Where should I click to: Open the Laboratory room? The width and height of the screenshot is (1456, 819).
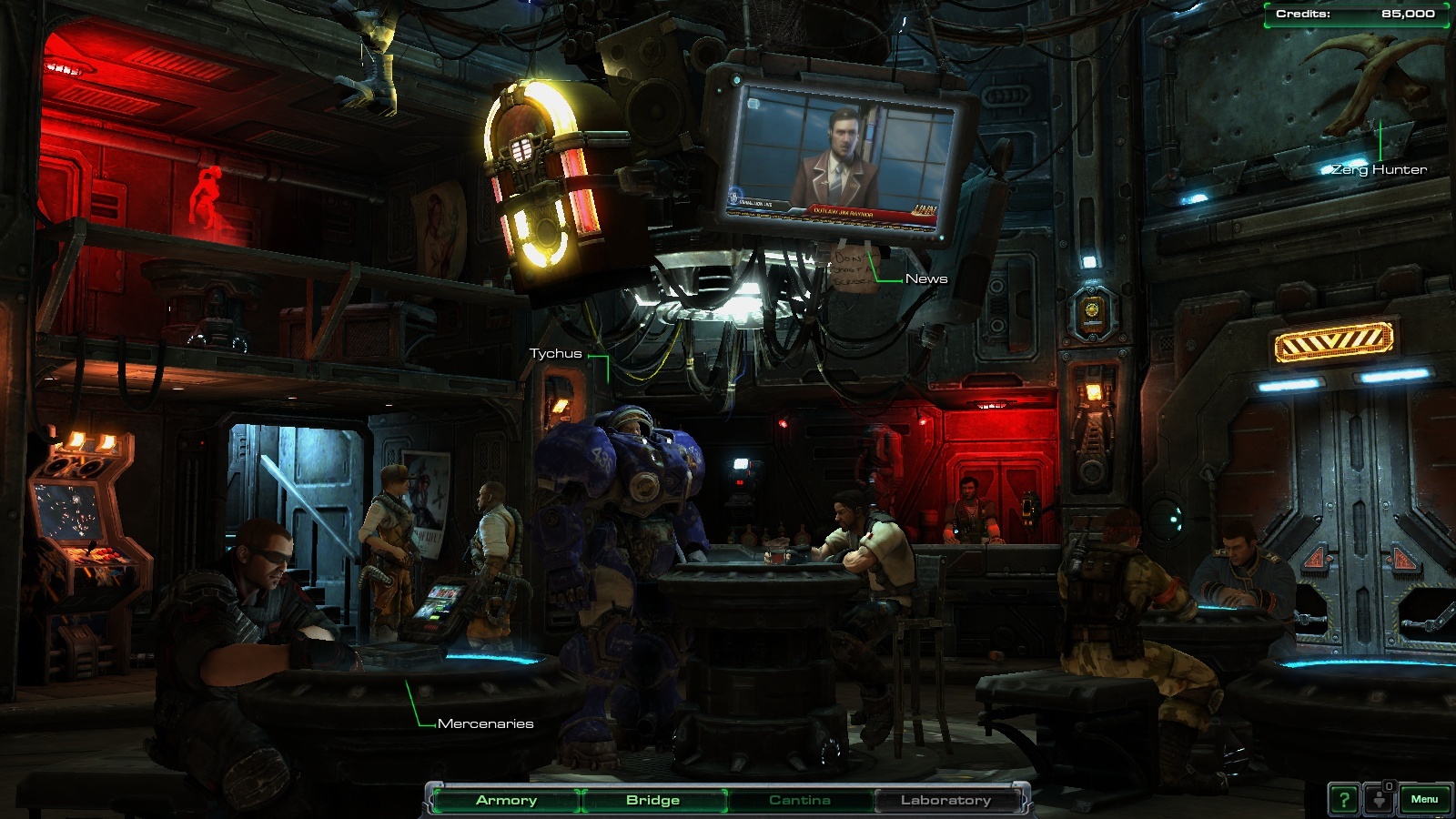(x=945, y=800)
